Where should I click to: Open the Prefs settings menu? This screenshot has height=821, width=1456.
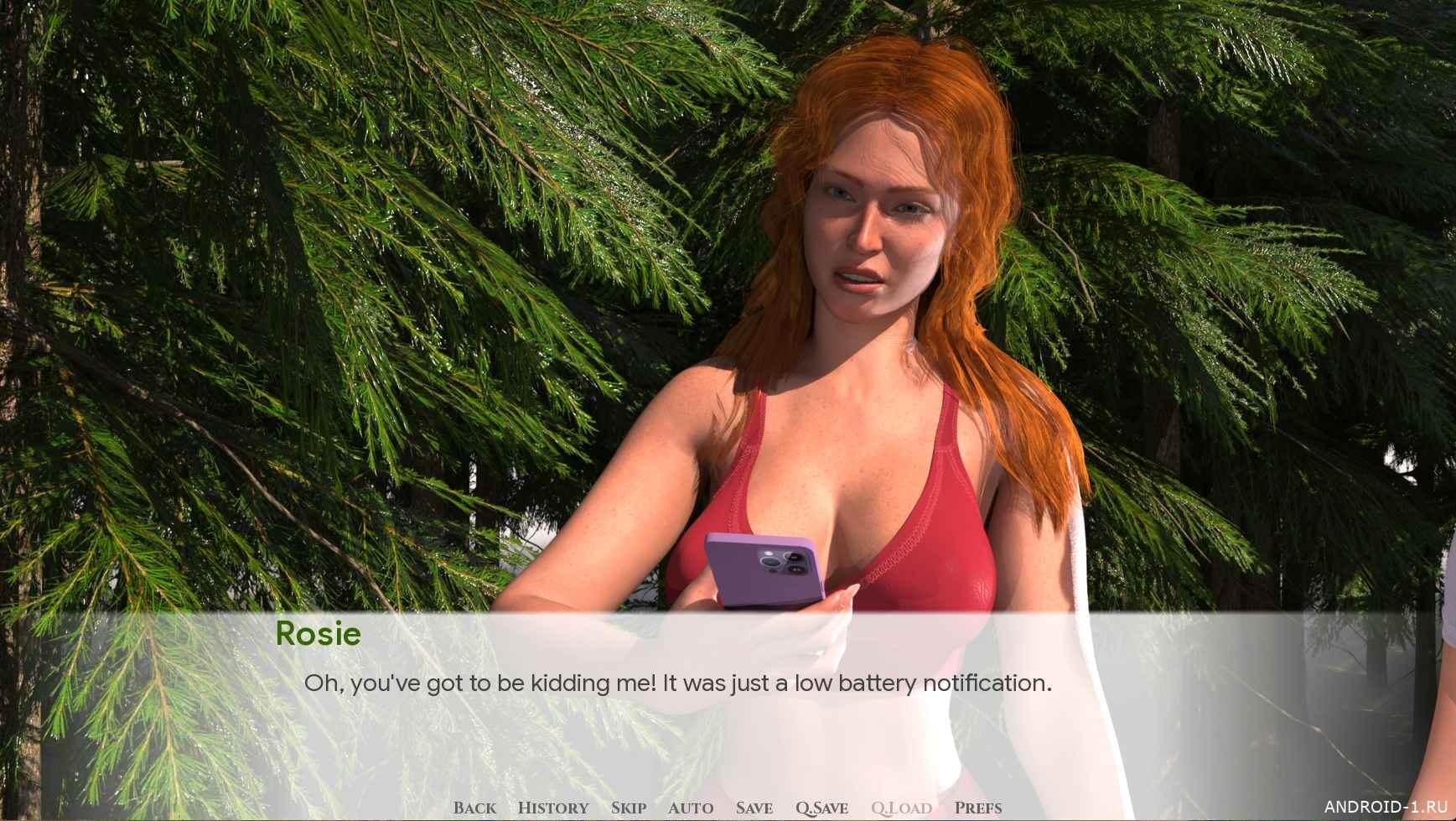pos(977,808)
